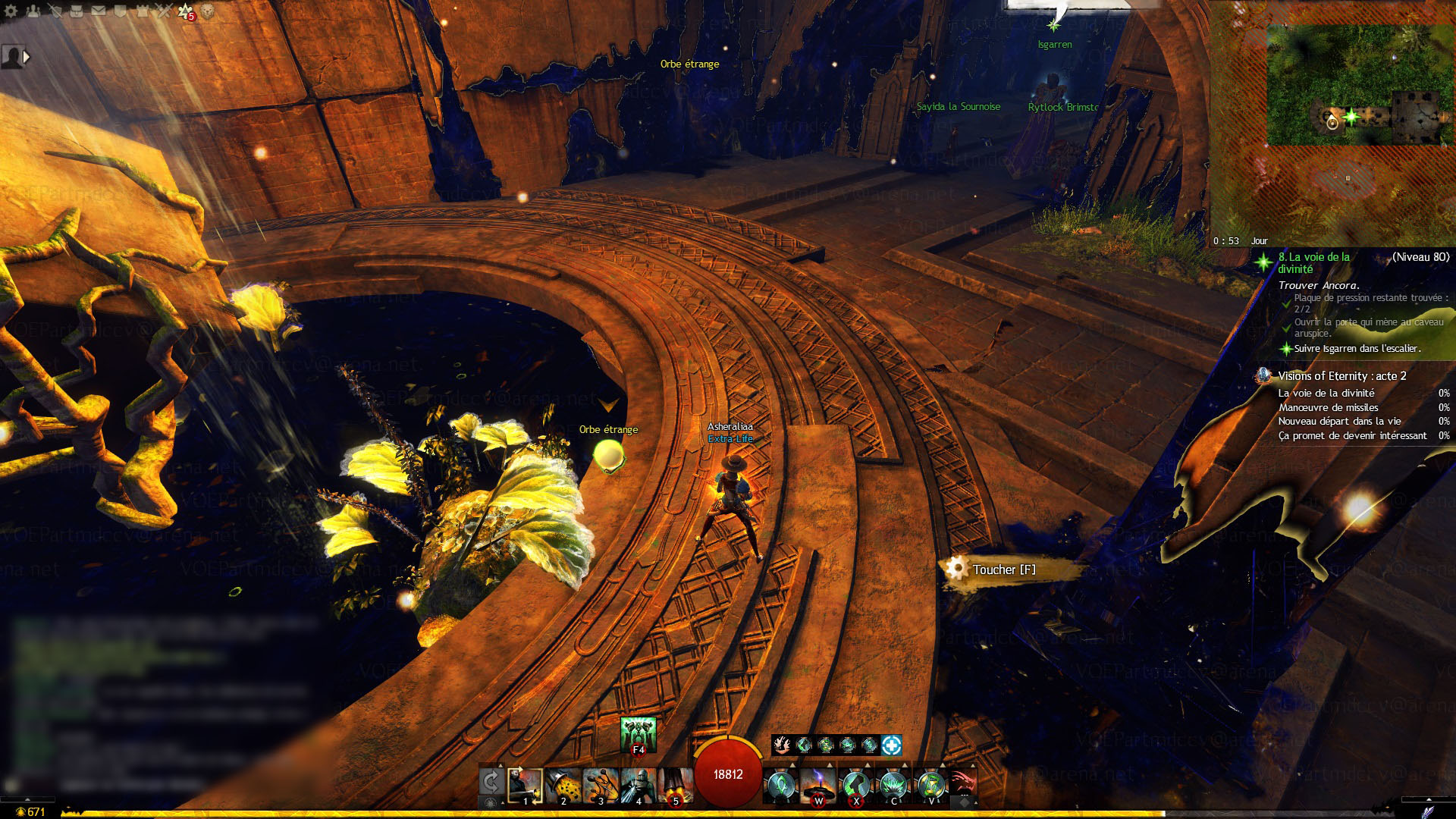Open the mail envelope icon
1456x819 pixels.
coord(99,11)
